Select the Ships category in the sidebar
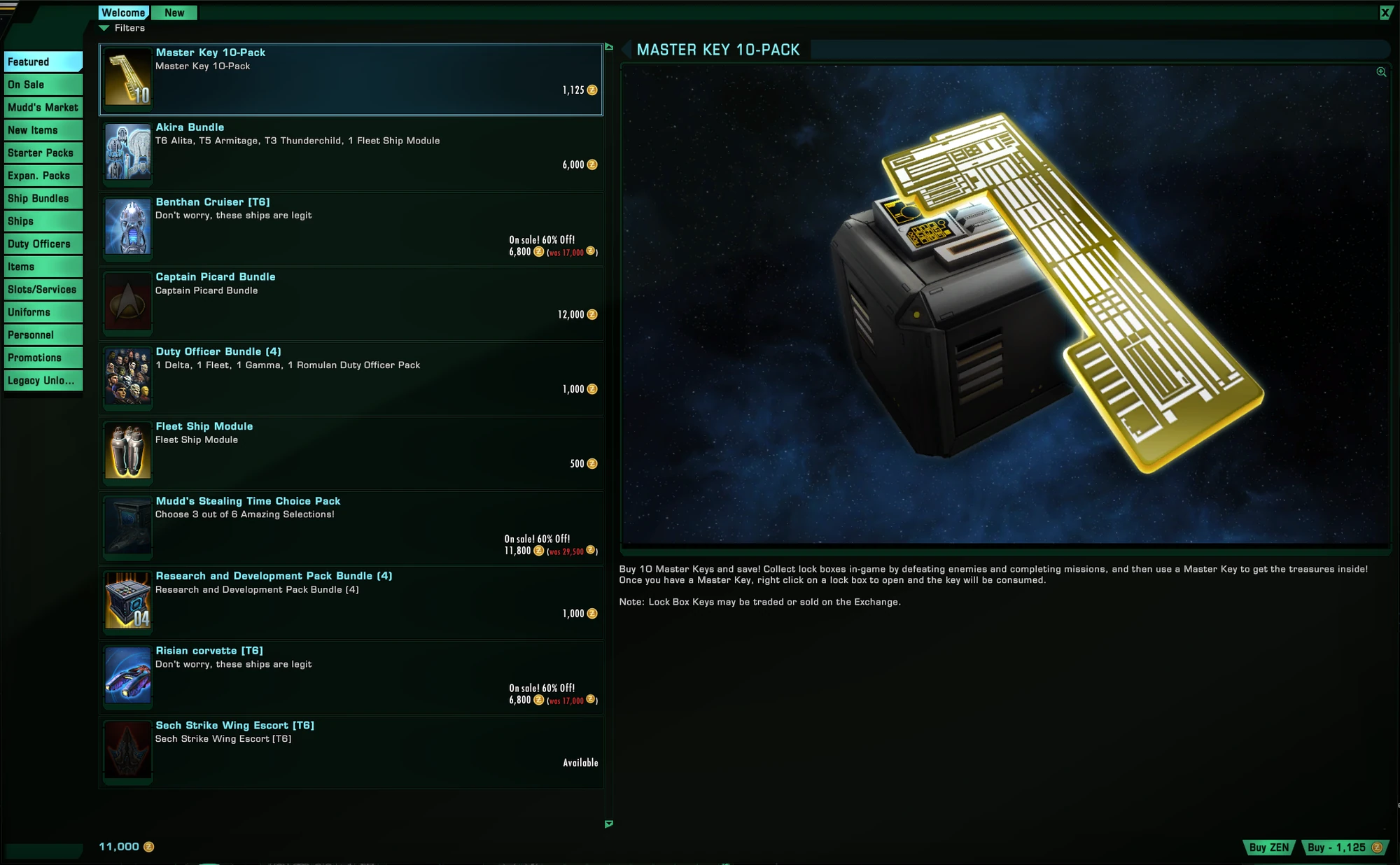1400x865 pixels. (x=43, y=220)
